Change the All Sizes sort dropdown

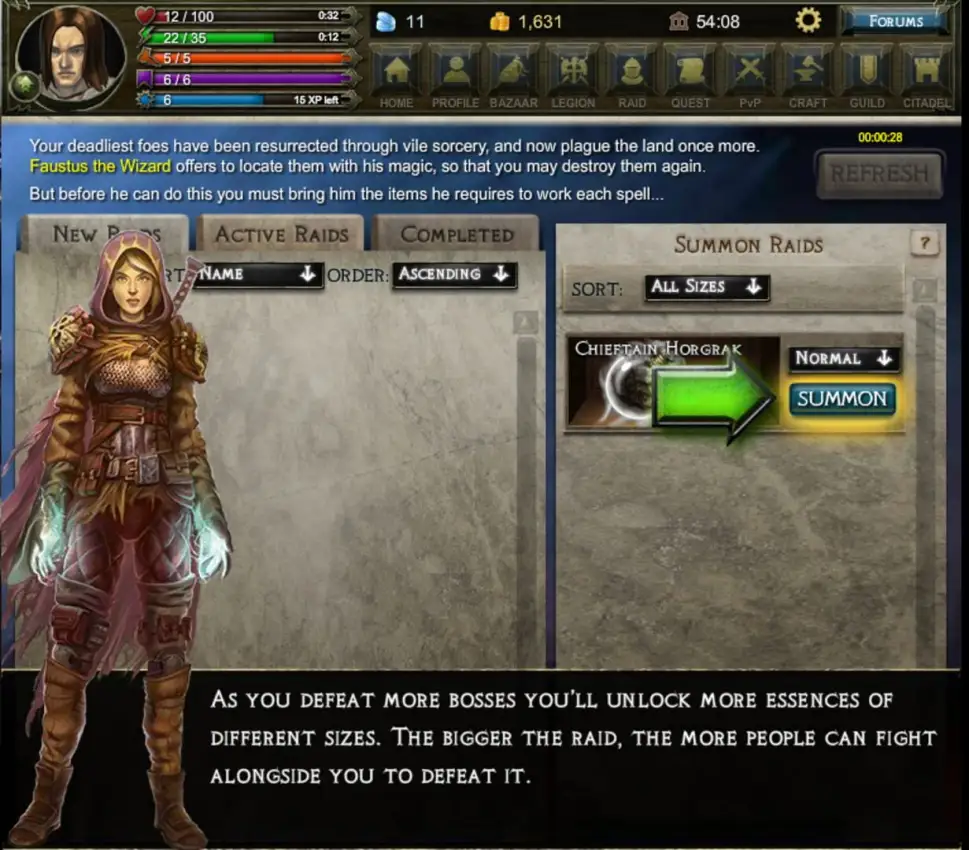[706, 287]
